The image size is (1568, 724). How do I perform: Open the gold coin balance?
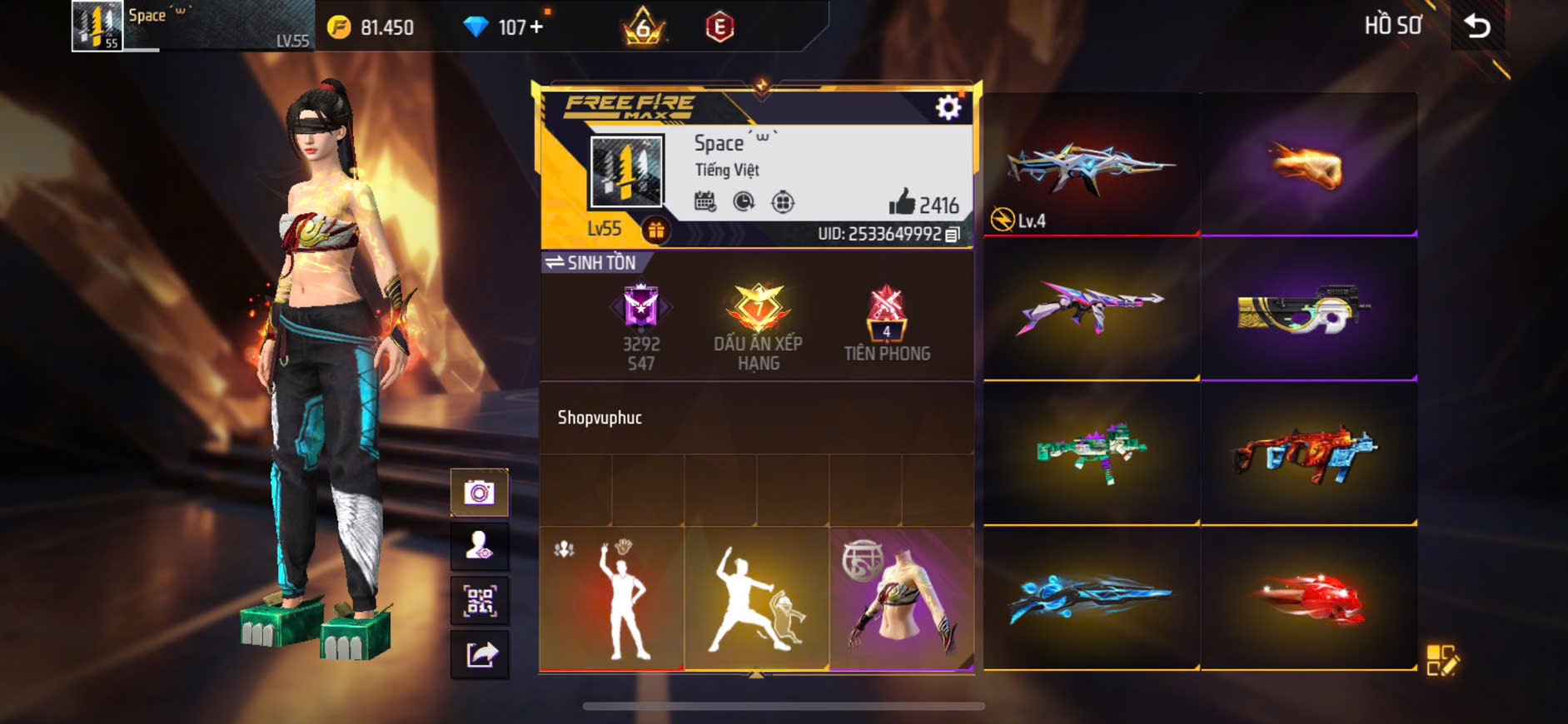coord(371,27)
